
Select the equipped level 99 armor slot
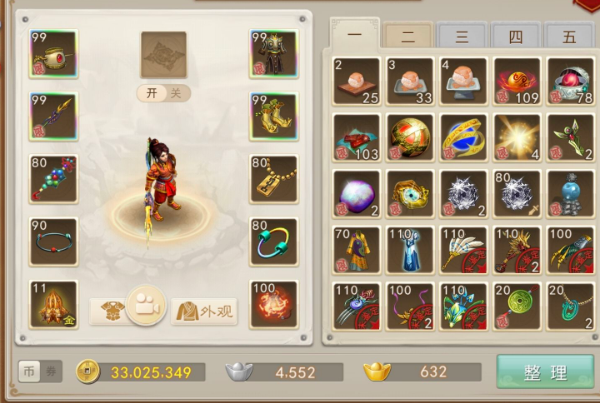point(273,54)
